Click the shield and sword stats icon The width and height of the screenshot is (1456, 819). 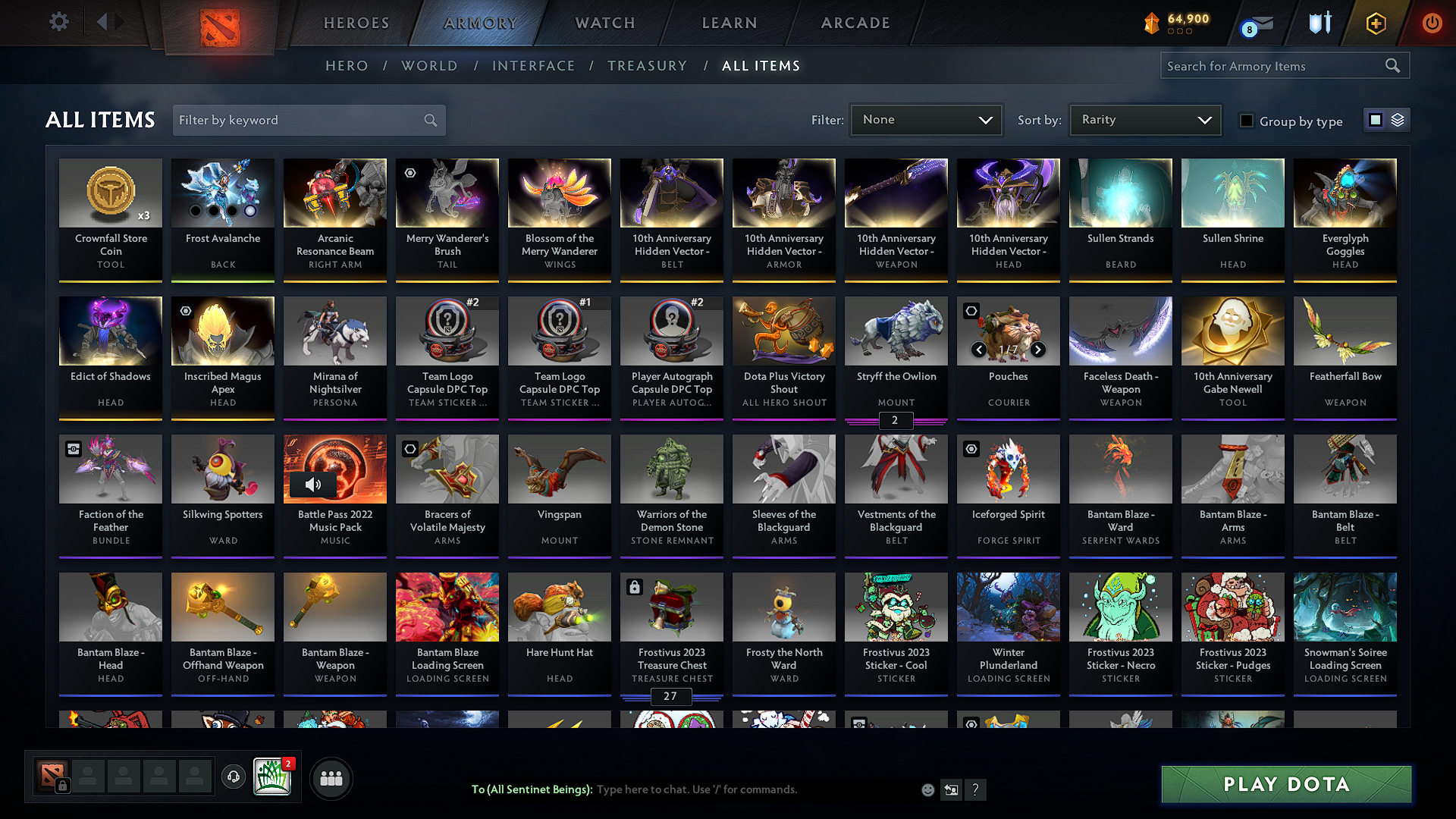click(x=1319, y=23)
